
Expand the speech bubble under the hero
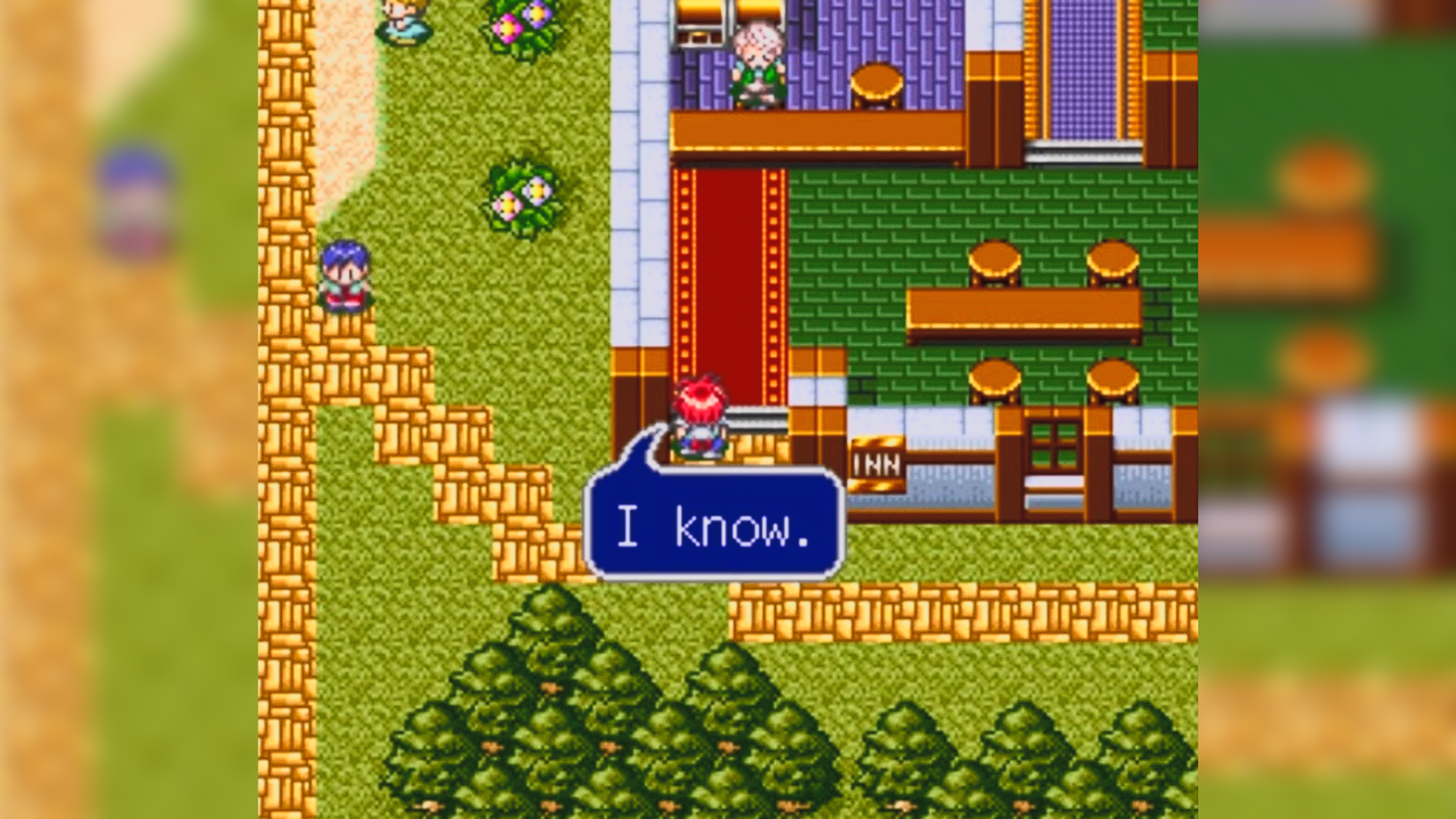(x=715, y=522)
